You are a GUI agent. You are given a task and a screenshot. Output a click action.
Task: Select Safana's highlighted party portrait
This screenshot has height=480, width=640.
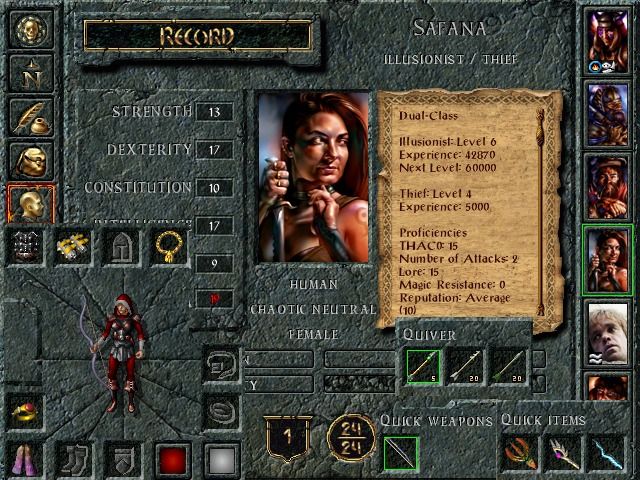click(x=608, y=259)
